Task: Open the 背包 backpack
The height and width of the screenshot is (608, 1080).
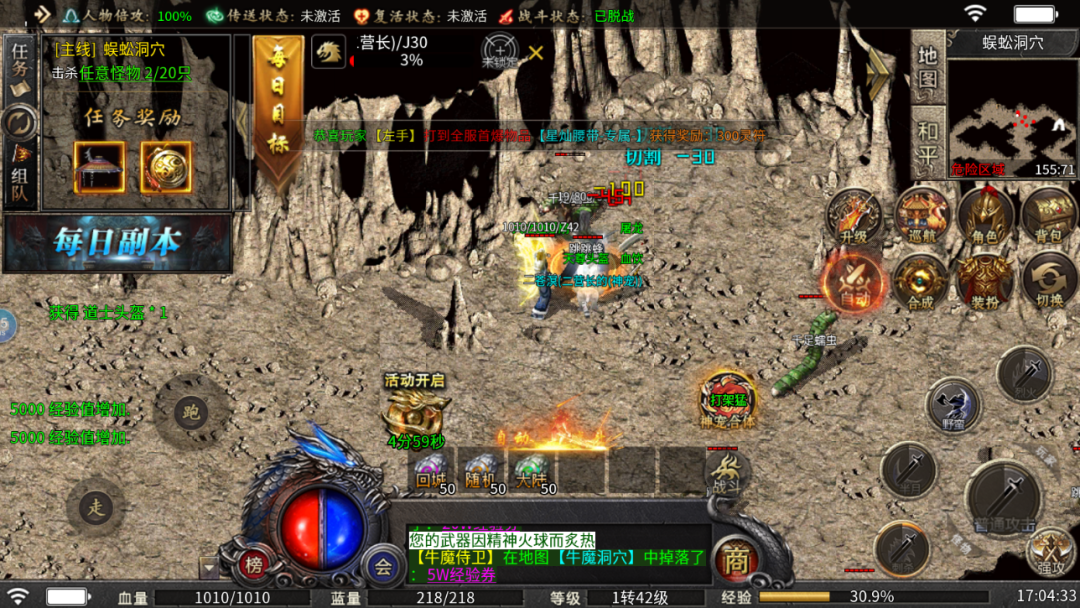Action: pos(1048,217)
